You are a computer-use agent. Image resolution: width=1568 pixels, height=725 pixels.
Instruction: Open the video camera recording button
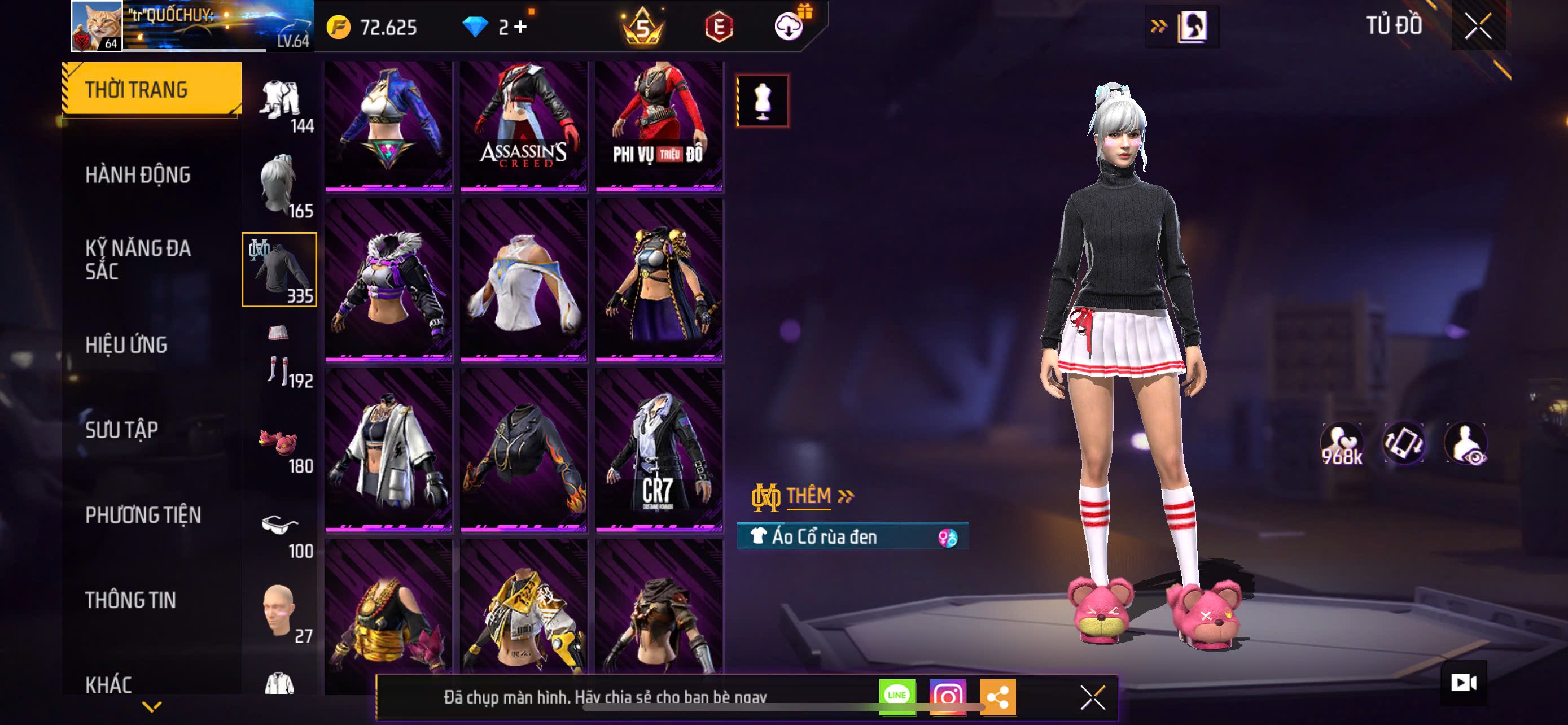(1464, 683)
